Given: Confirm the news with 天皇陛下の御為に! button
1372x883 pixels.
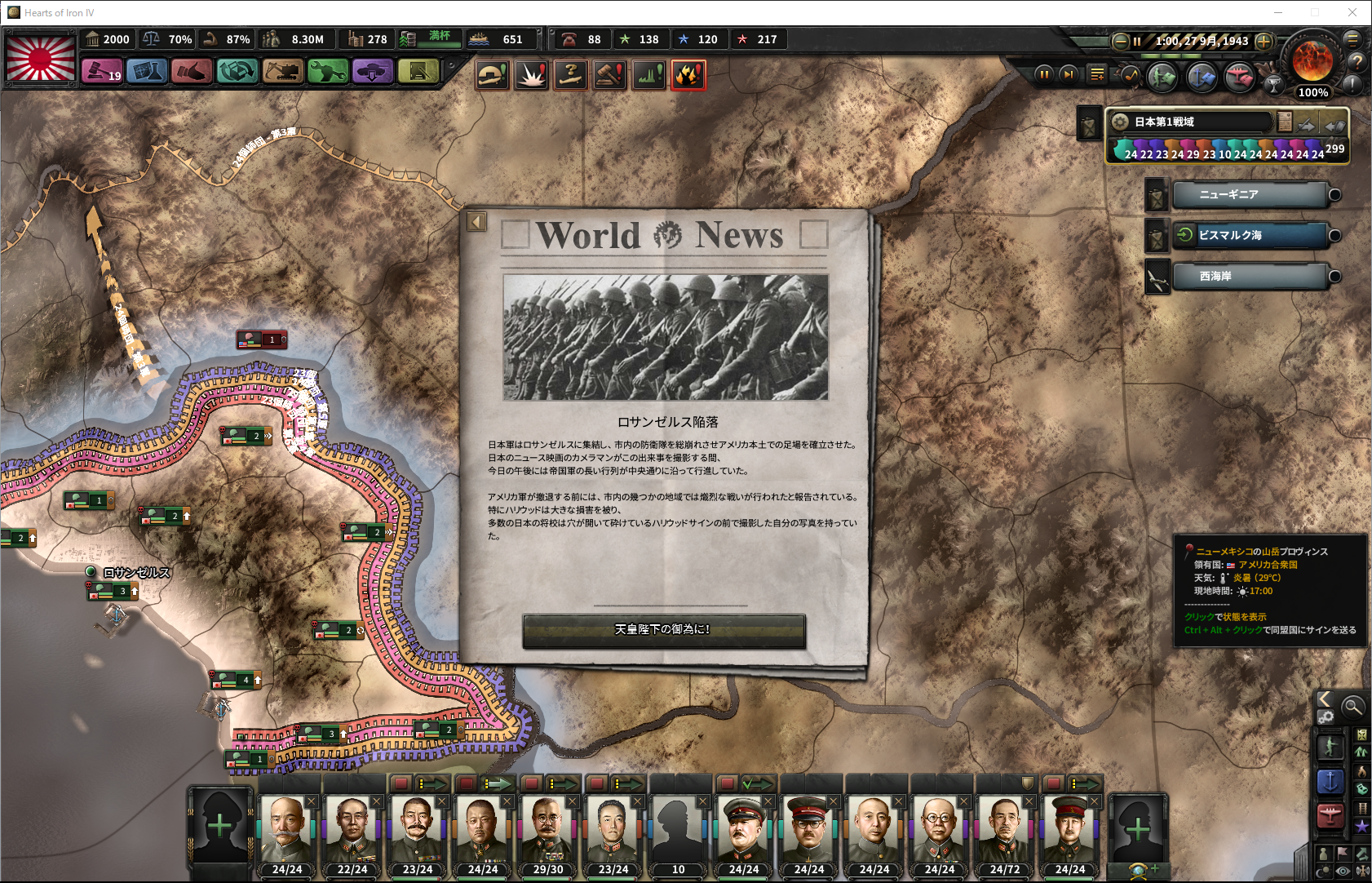Looking at the screenshot, I should tap(663, 630).
